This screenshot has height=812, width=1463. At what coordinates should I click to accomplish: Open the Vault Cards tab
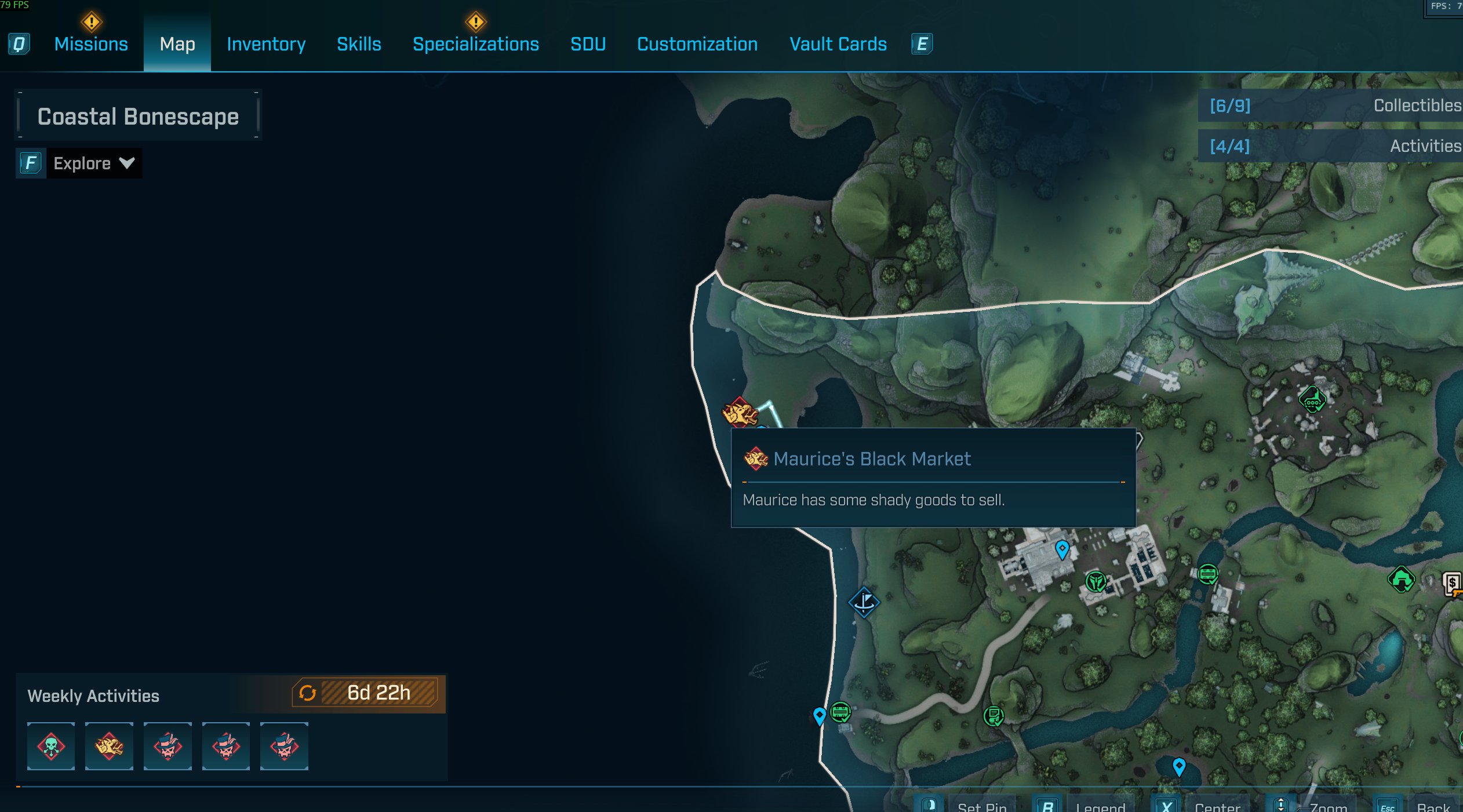(838, 44)
